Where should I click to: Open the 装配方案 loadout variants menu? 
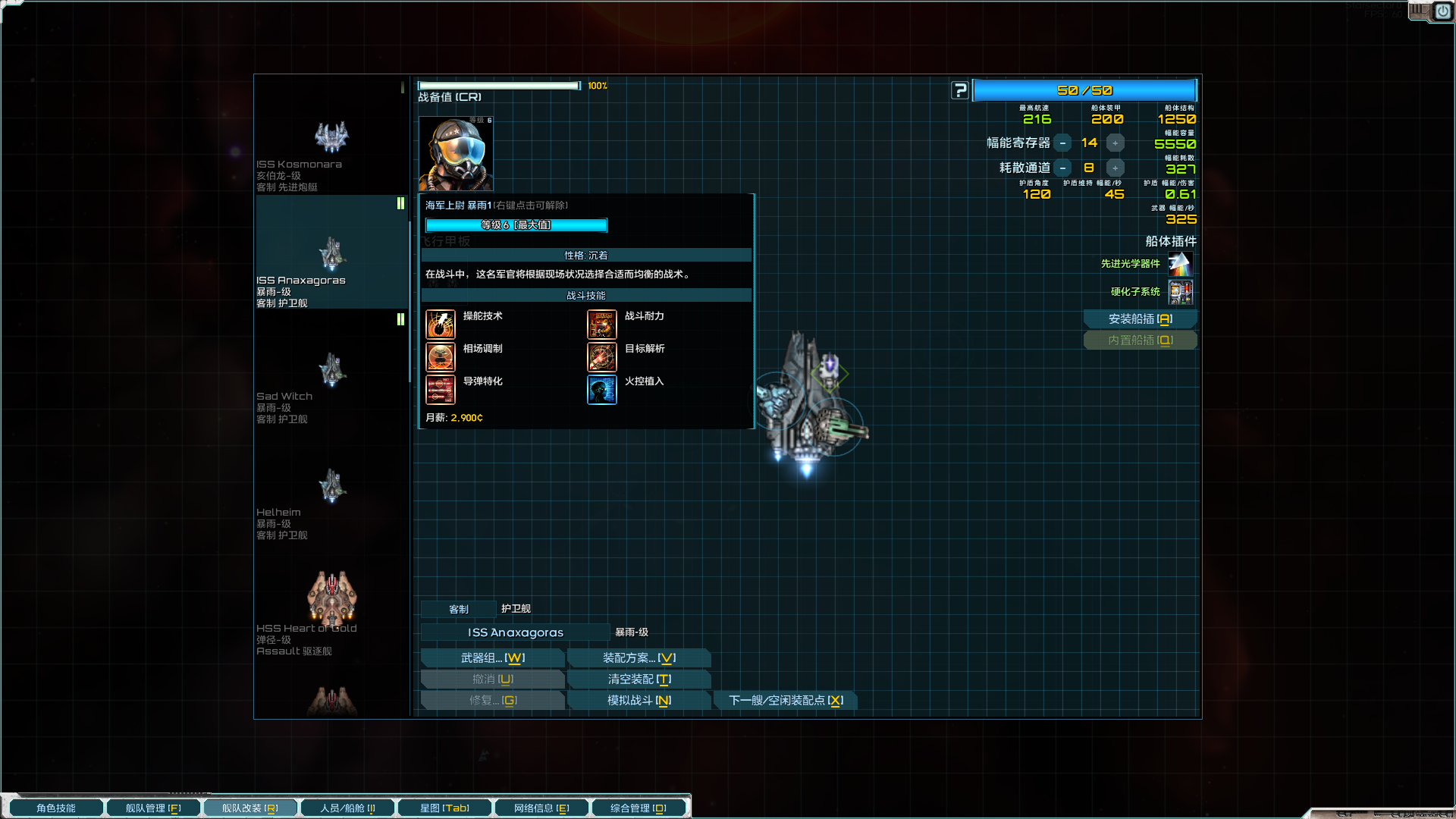pyautogui.click(x=639, y=658)
